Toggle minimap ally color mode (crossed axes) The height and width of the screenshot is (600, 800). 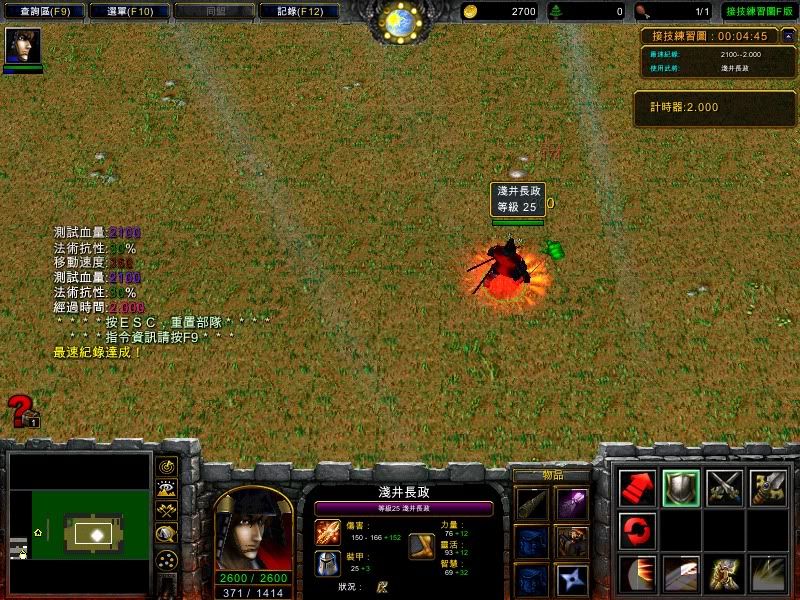tap(167, 511)
